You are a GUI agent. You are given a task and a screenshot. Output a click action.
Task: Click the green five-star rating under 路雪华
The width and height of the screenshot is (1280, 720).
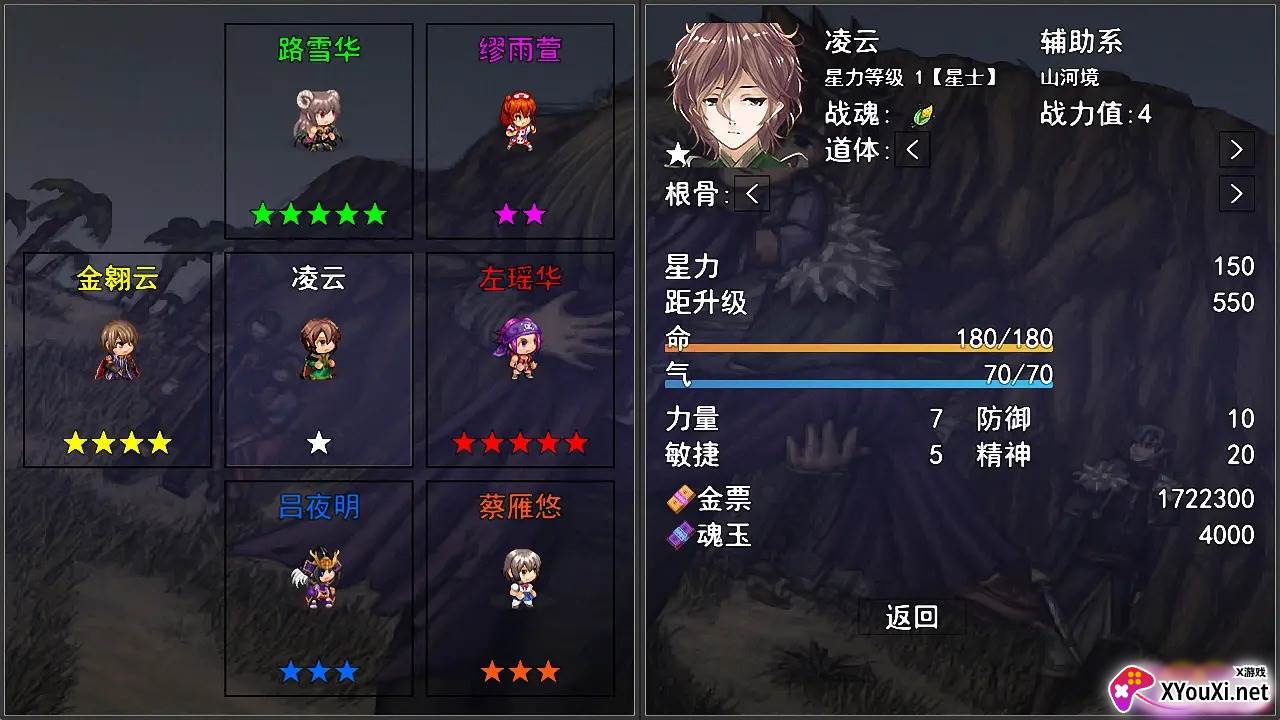(319, 212)
